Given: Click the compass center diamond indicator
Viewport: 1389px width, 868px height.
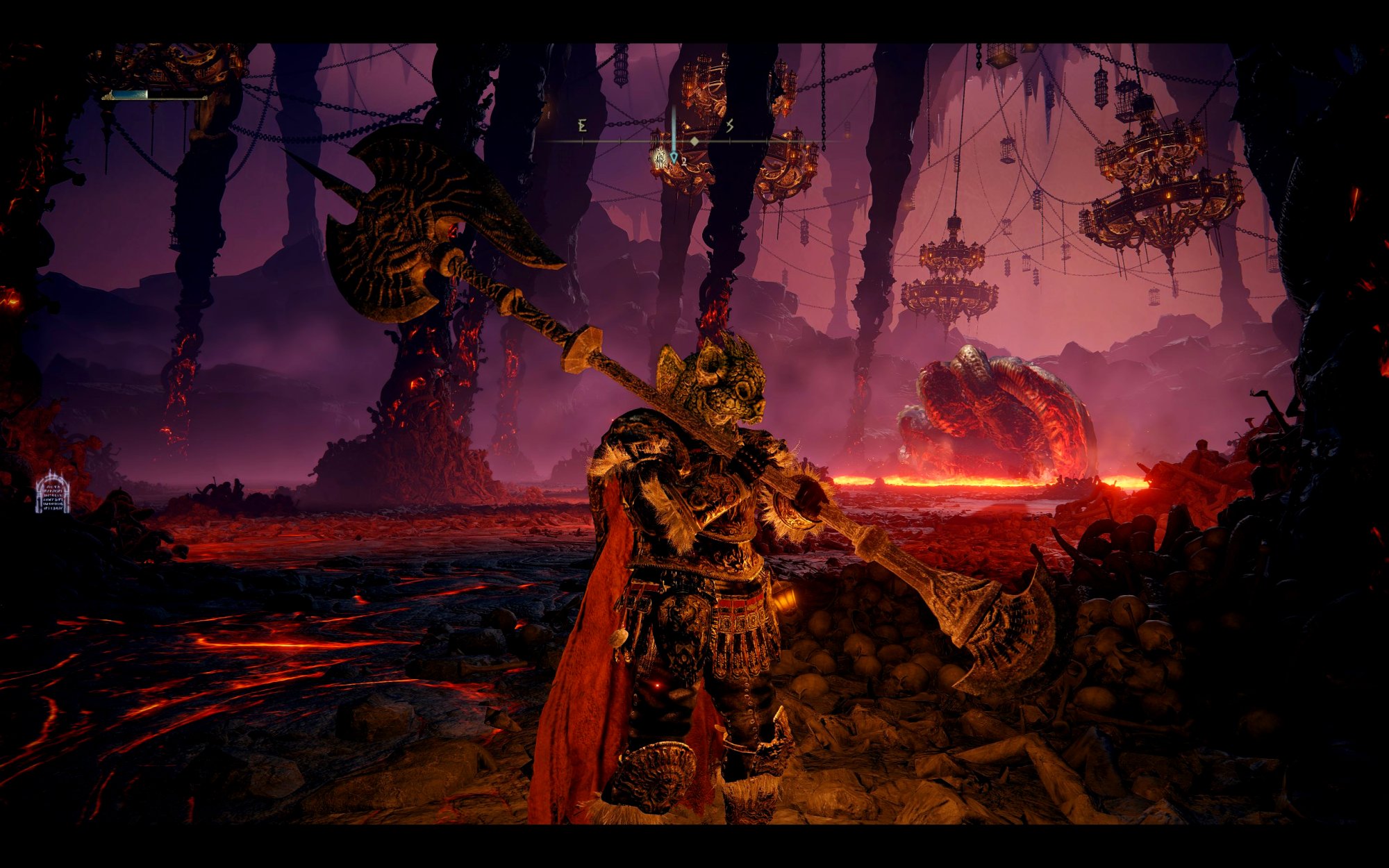Looking at the screenshot, I should point(694,141).
